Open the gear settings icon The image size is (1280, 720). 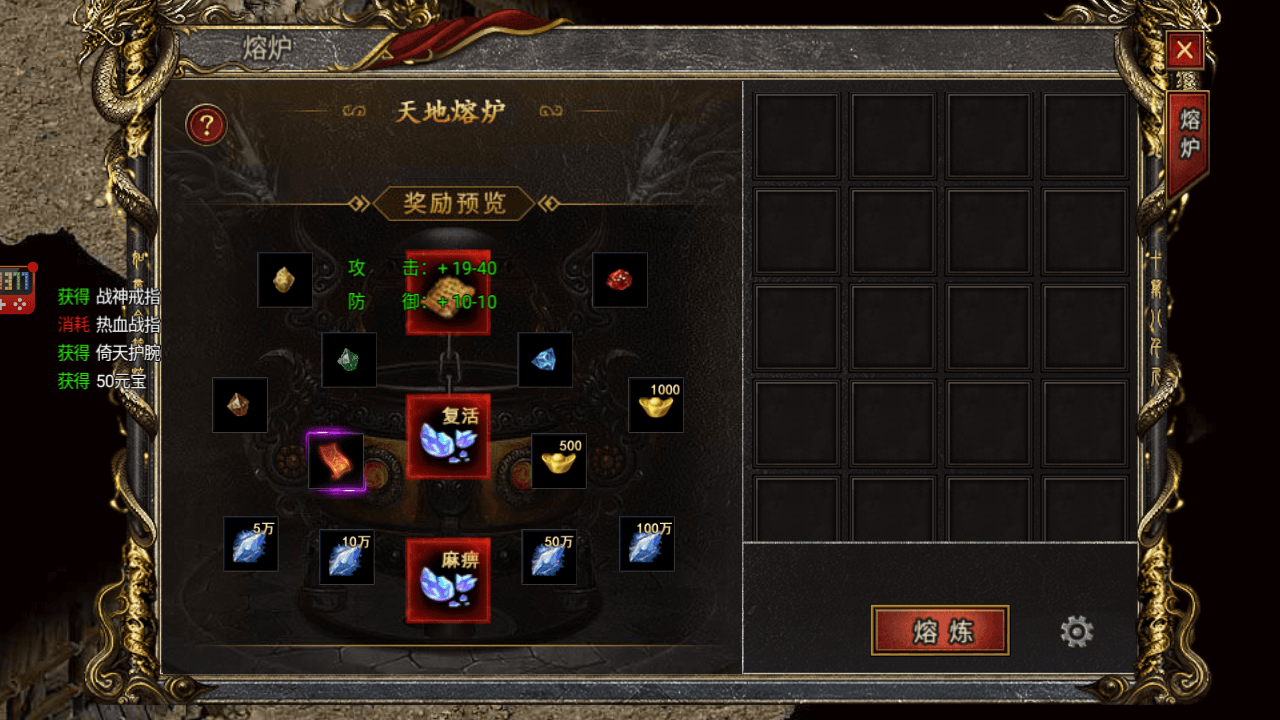[x=1077, y=631]
